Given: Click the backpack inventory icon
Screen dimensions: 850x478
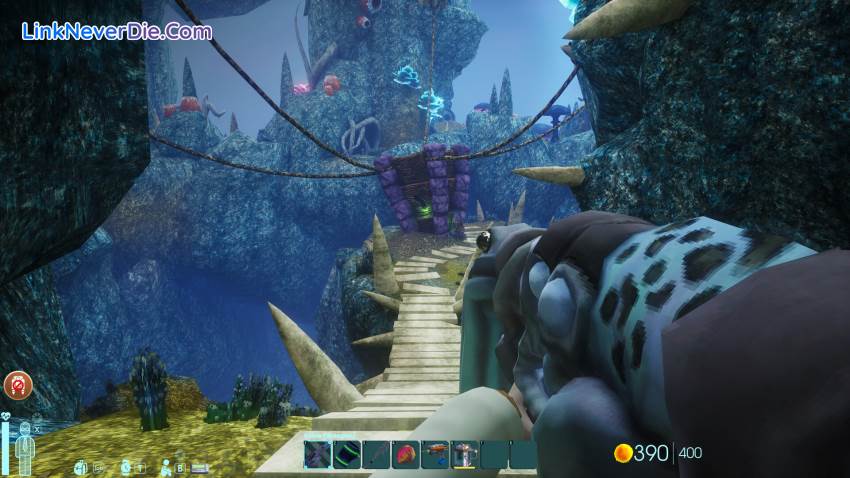Looking at the screenshot, I should point(80,466).
